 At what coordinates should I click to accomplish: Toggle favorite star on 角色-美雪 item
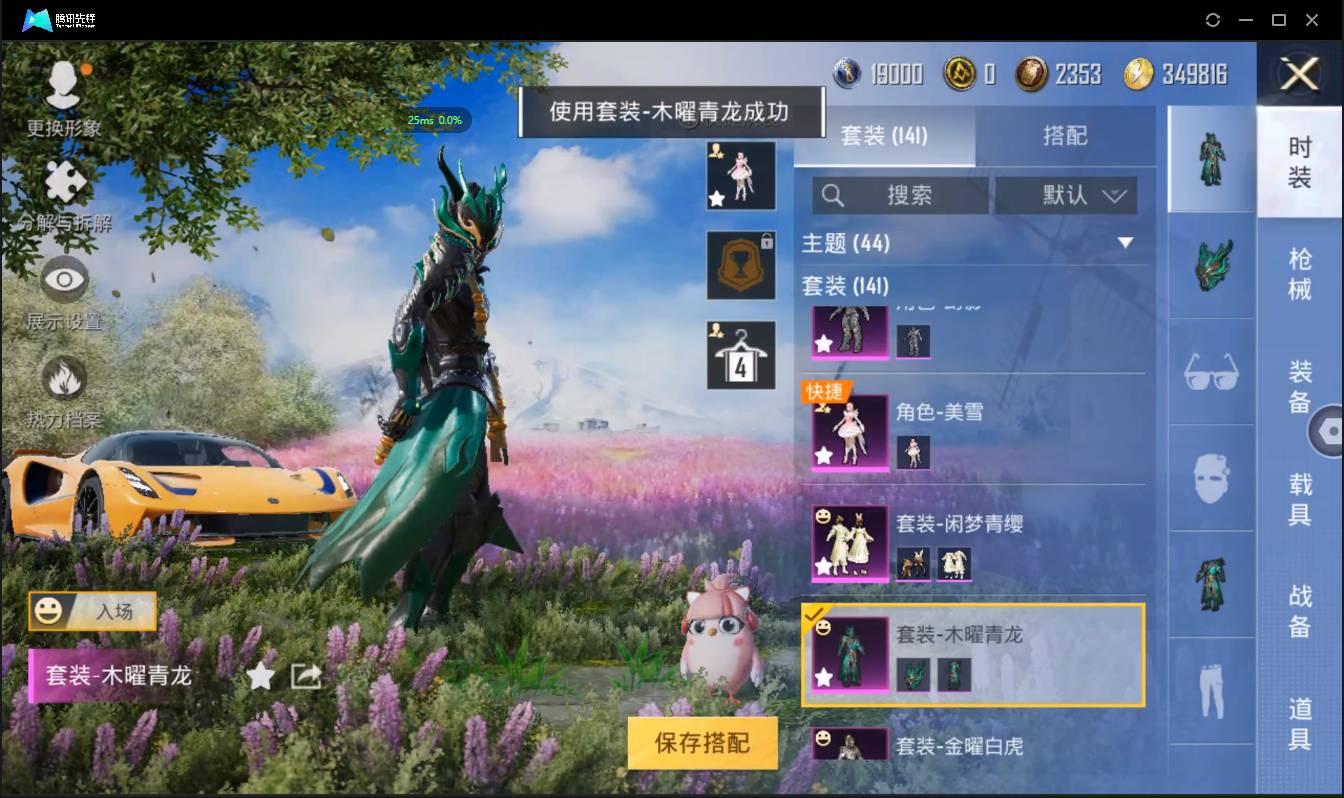click(823, 455)
